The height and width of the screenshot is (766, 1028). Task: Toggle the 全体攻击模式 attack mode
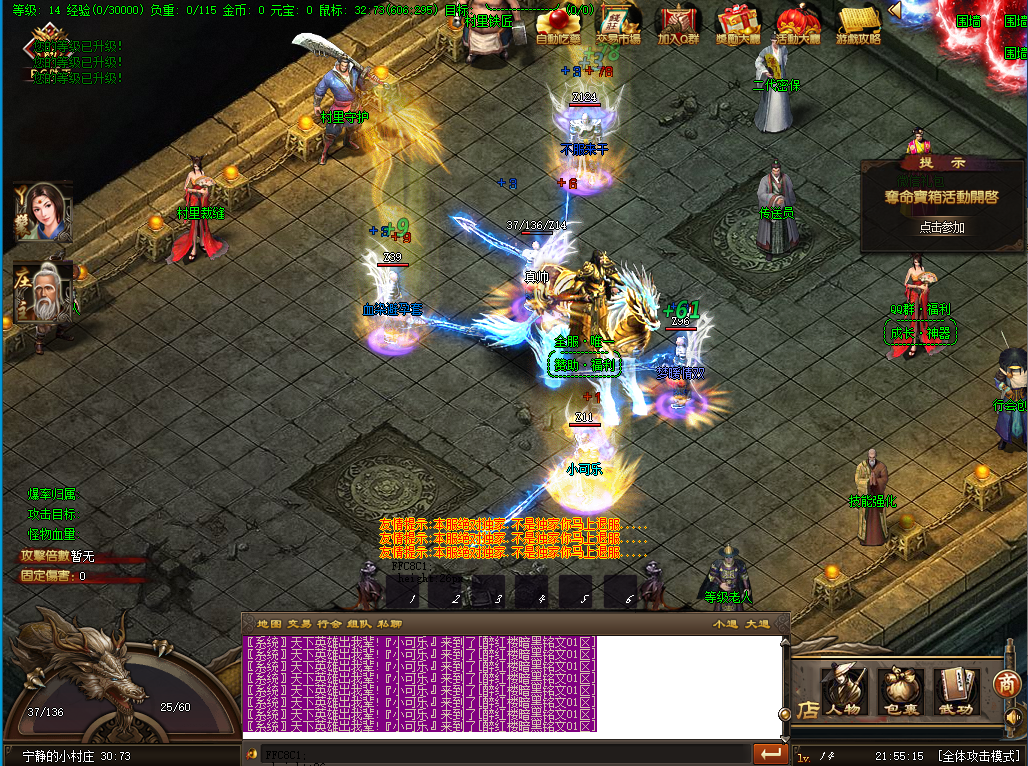pyautogui.click(x=977, y=755)
